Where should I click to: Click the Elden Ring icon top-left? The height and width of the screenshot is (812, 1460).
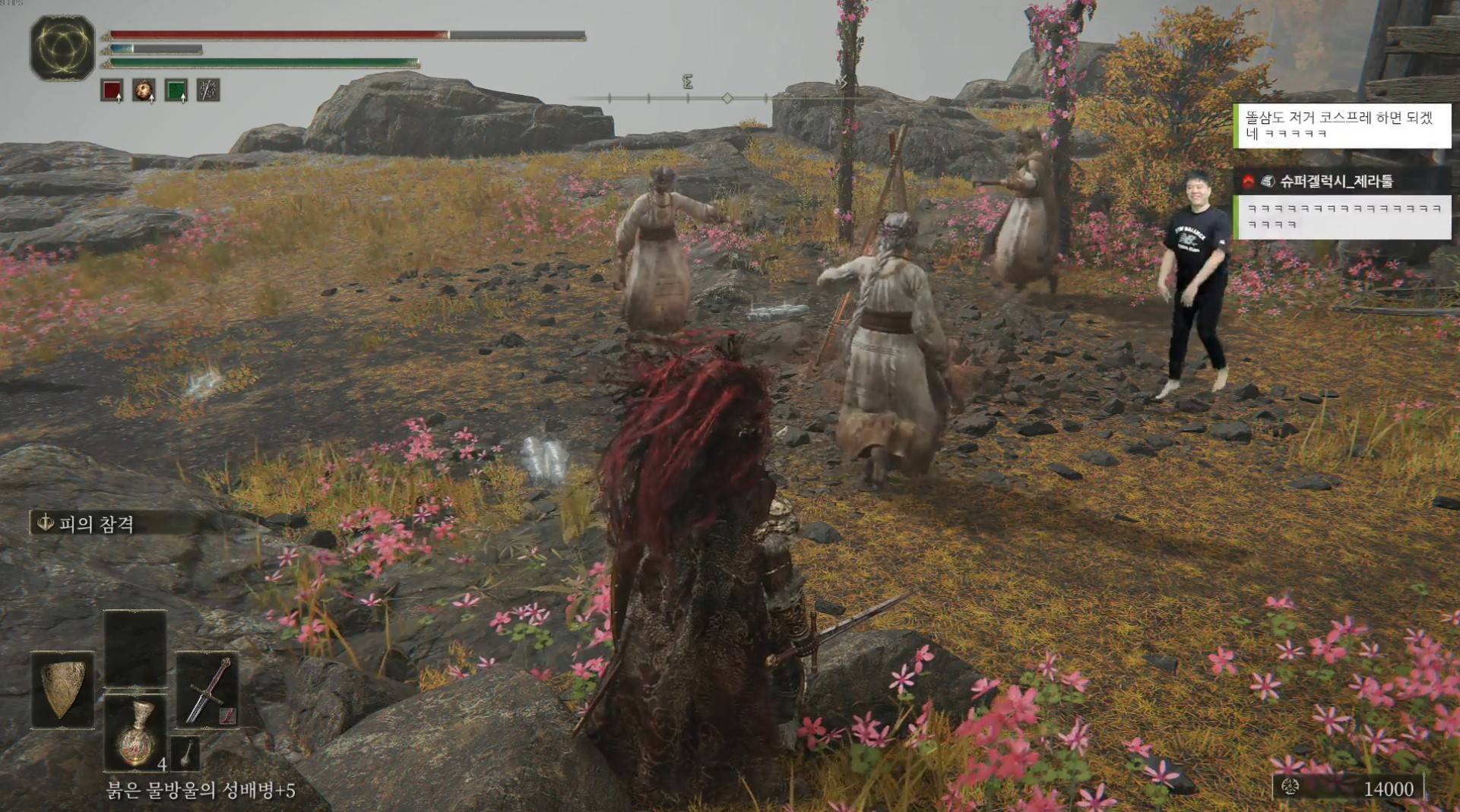click(61, 48)
